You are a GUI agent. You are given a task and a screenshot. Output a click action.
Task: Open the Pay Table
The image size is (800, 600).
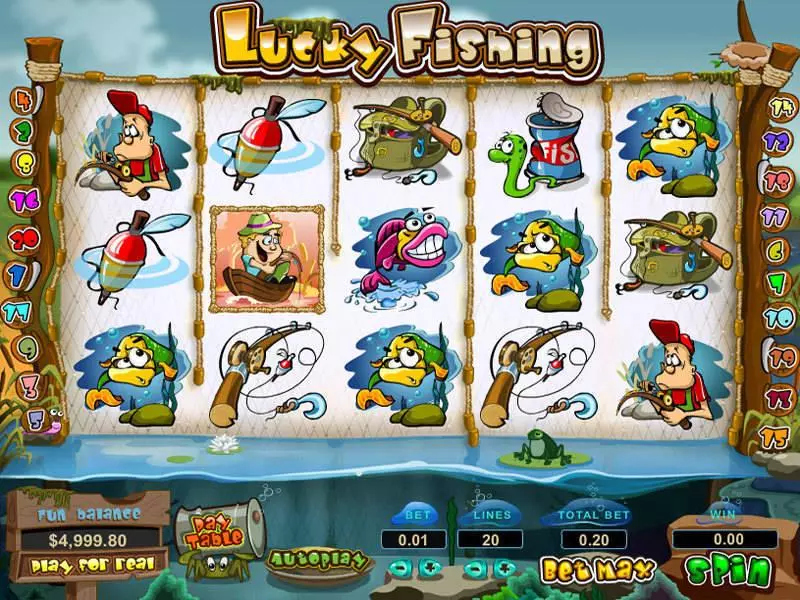pos(217,529)
